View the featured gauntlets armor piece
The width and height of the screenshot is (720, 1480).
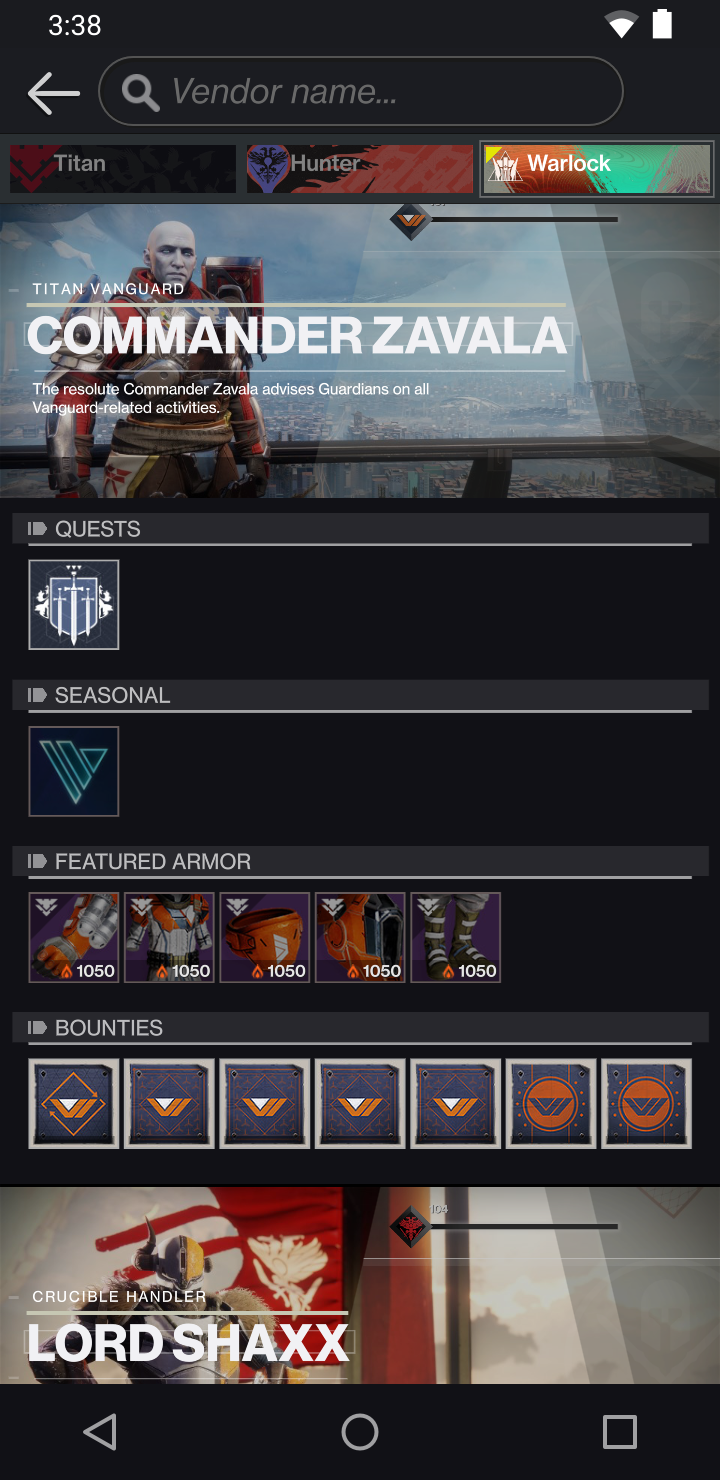[x=74, y=938]
